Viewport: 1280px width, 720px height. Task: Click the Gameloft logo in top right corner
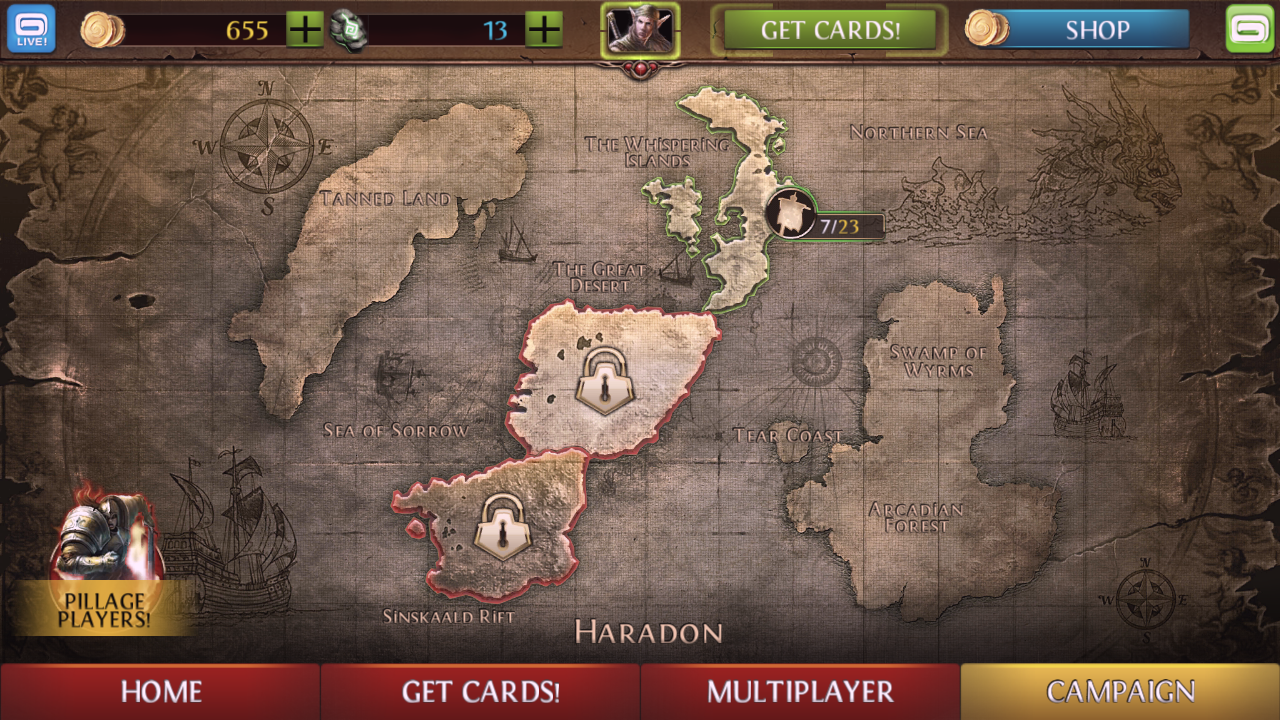pyautogui.click(x=1249, y=29)
